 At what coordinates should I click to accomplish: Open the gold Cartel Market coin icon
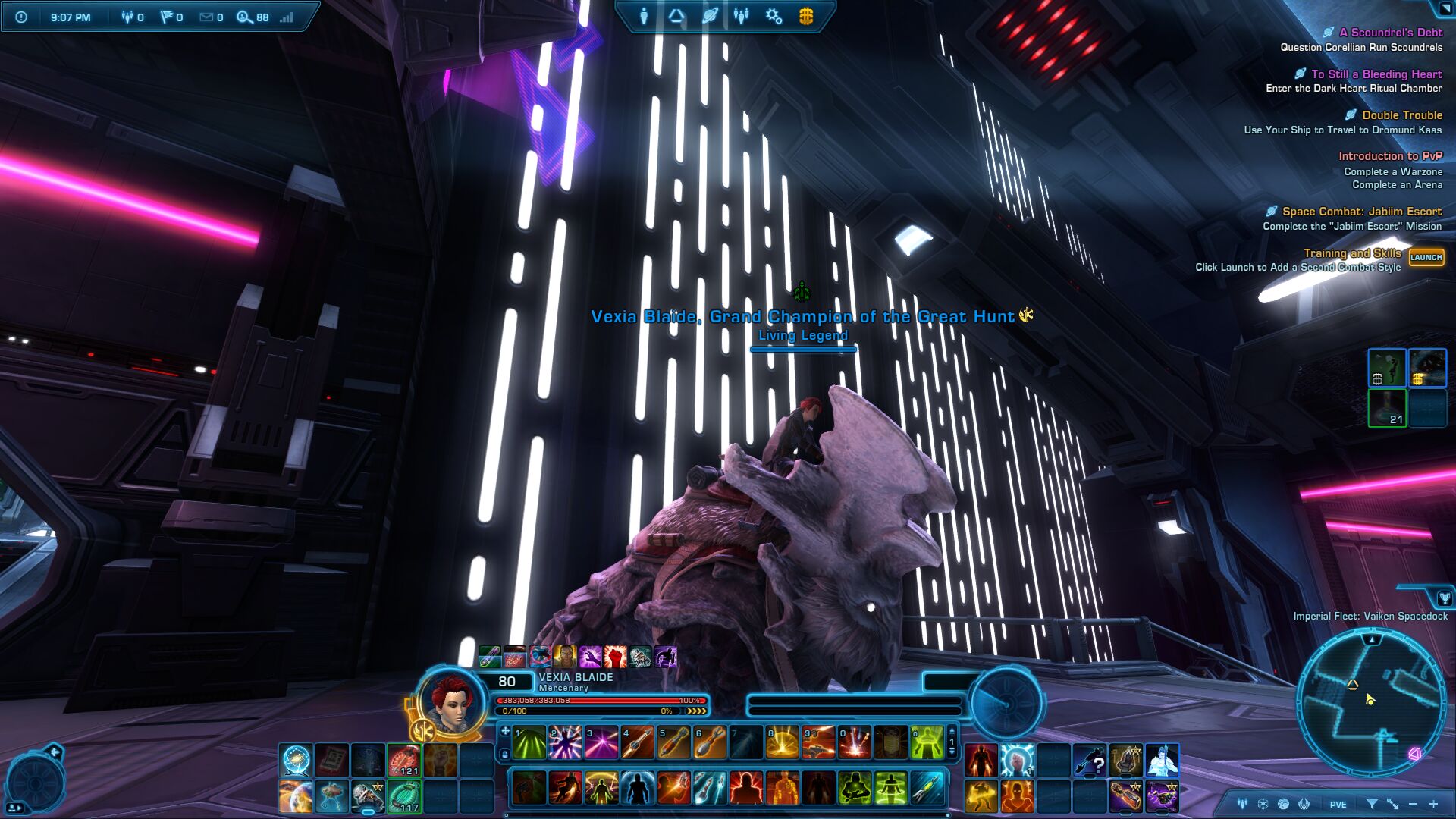click(806, 16)
